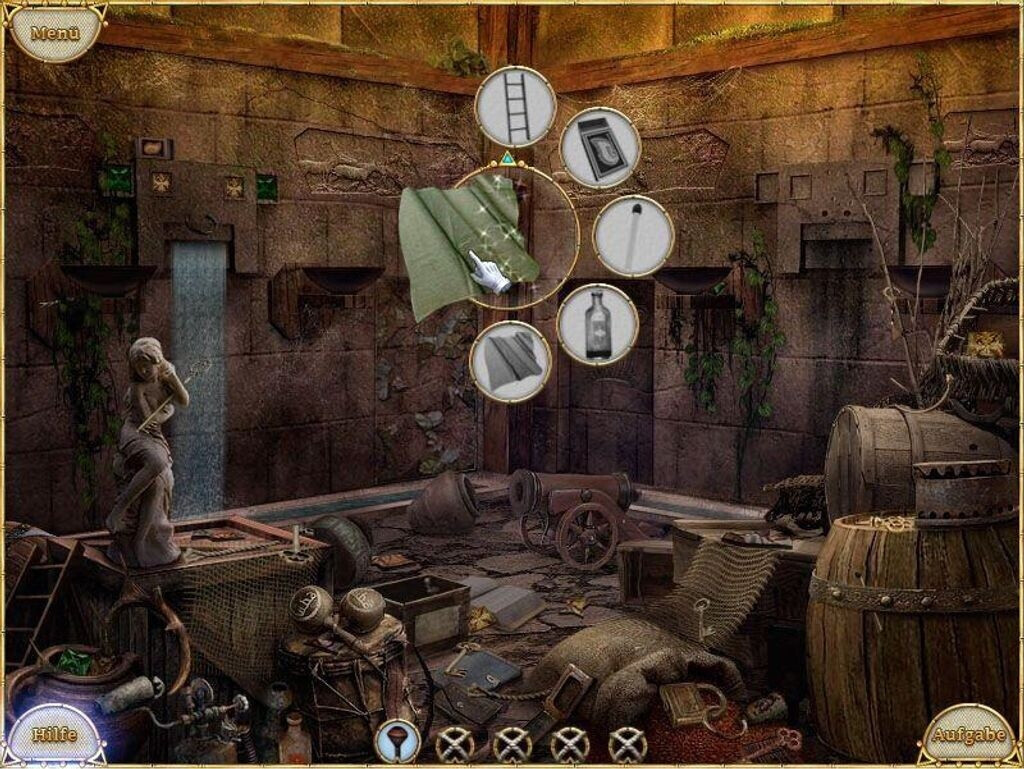
Task: Pick the glass bottle icon in the wheel
Action: pos(598,324)
